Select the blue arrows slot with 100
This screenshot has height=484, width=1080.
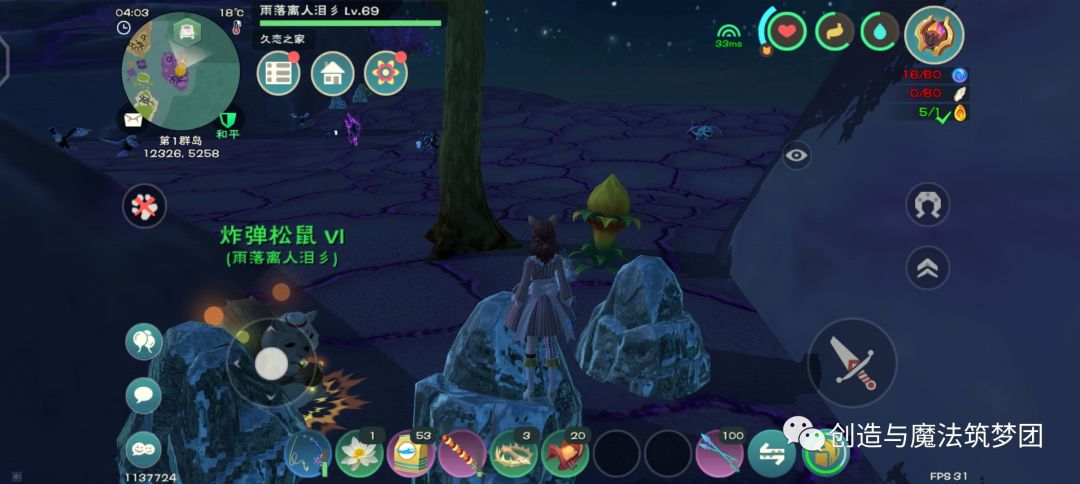click(x=720, y=454)
